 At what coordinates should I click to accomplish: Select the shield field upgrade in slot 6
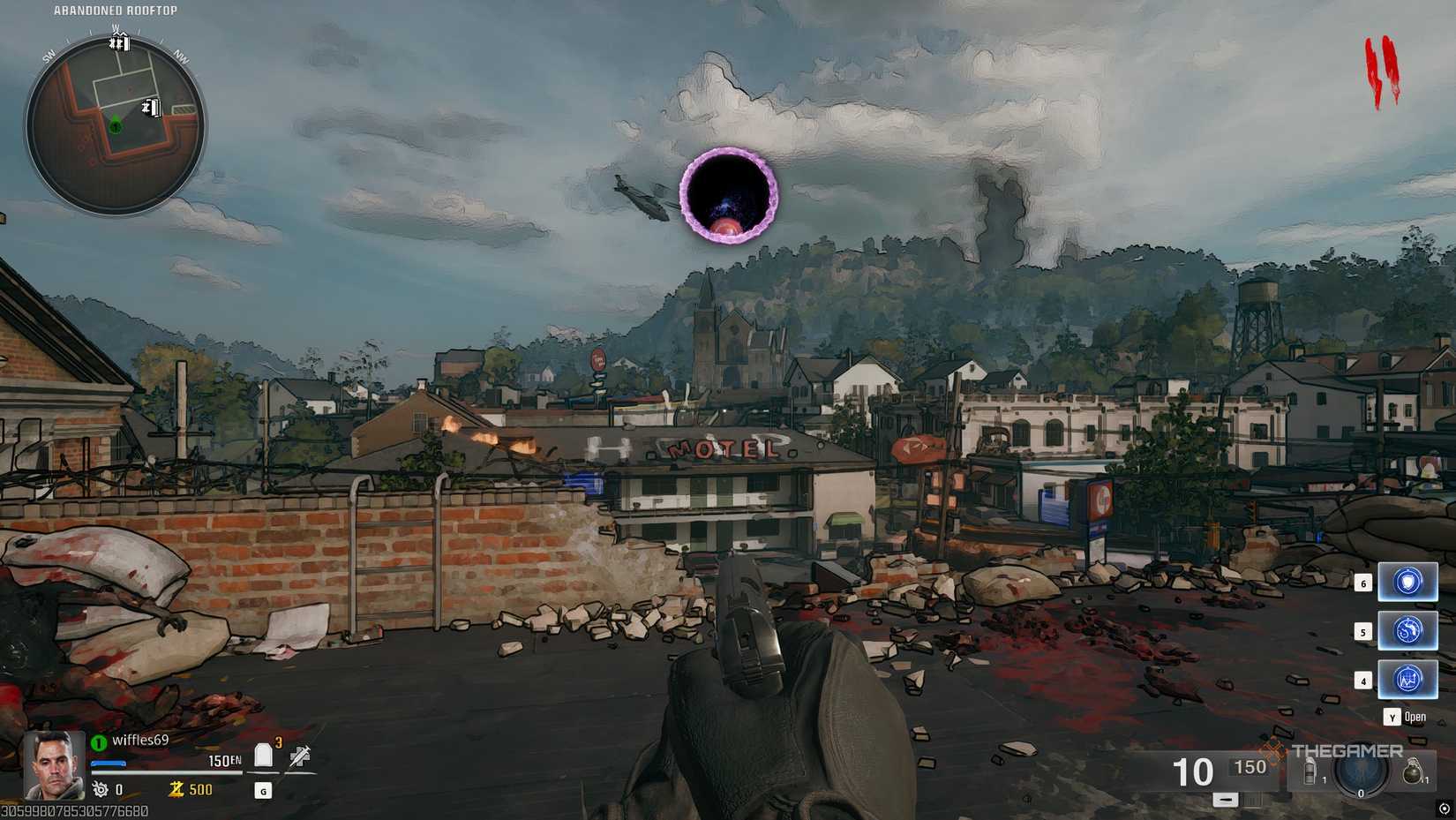tap(1407, 582)
